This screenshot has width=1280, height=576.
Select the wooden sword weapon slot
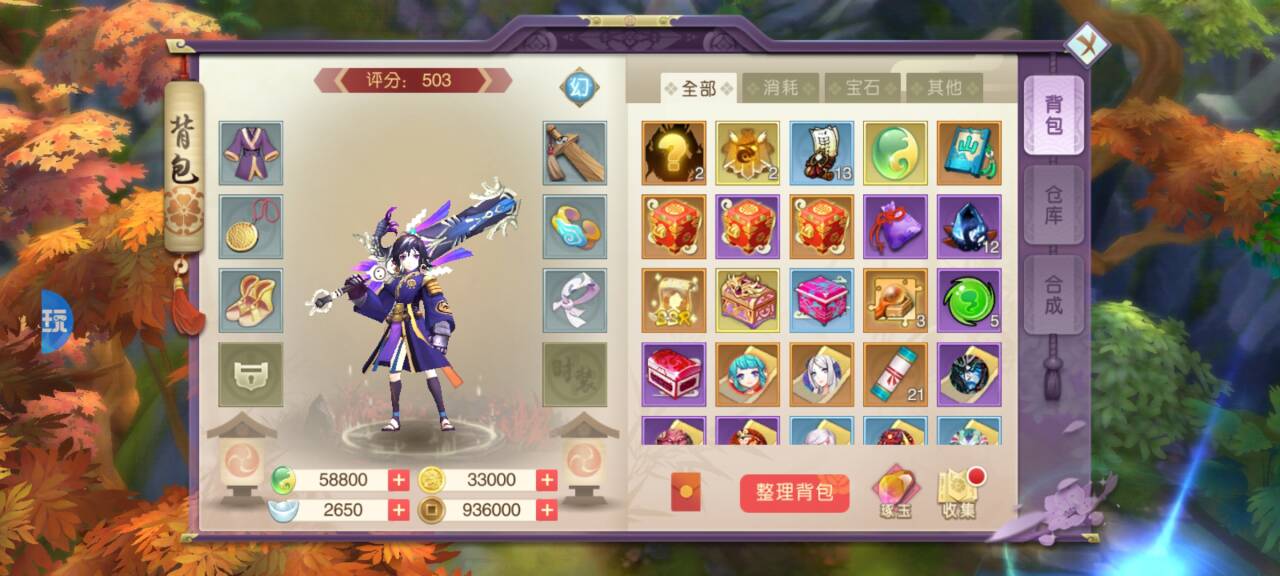point(575,153)
